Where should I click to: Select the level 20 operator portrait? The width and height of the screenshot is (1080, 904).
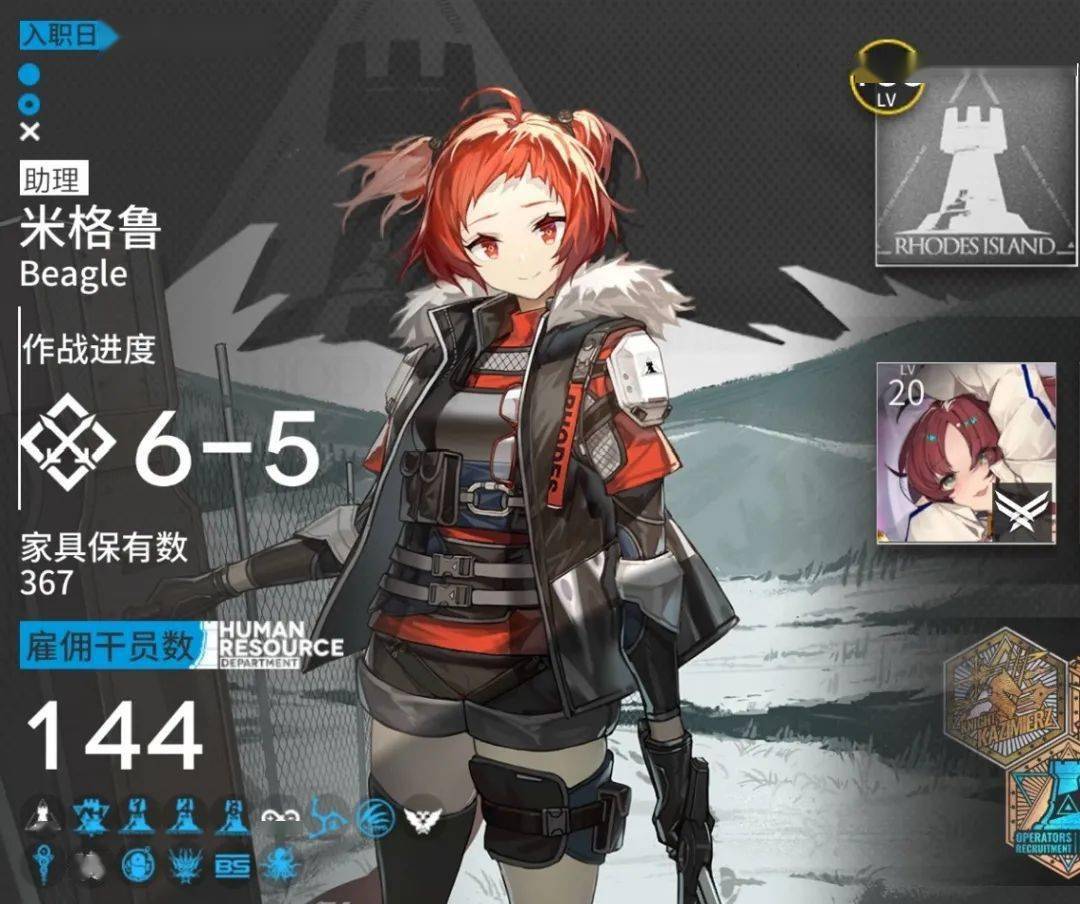(x=966, y=453)
